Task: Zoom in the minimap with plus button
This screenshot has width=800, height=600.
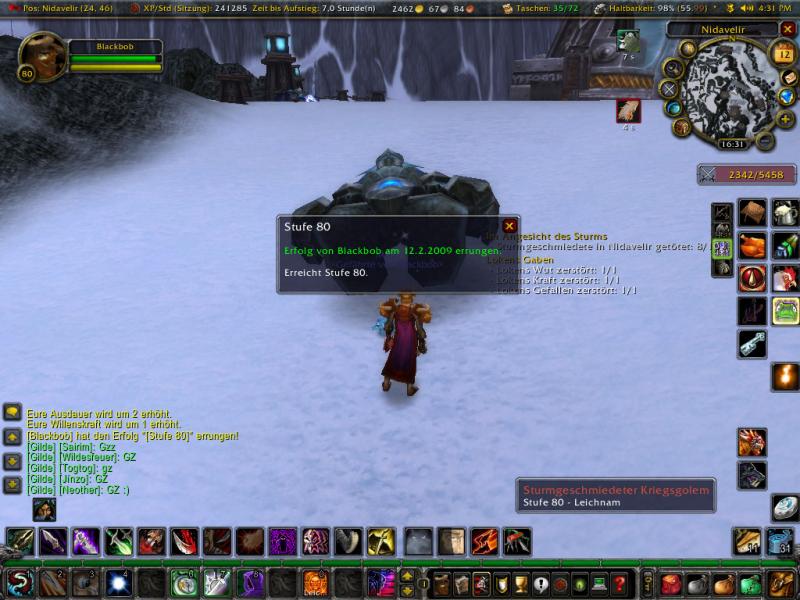Action: tap(785, 119)
